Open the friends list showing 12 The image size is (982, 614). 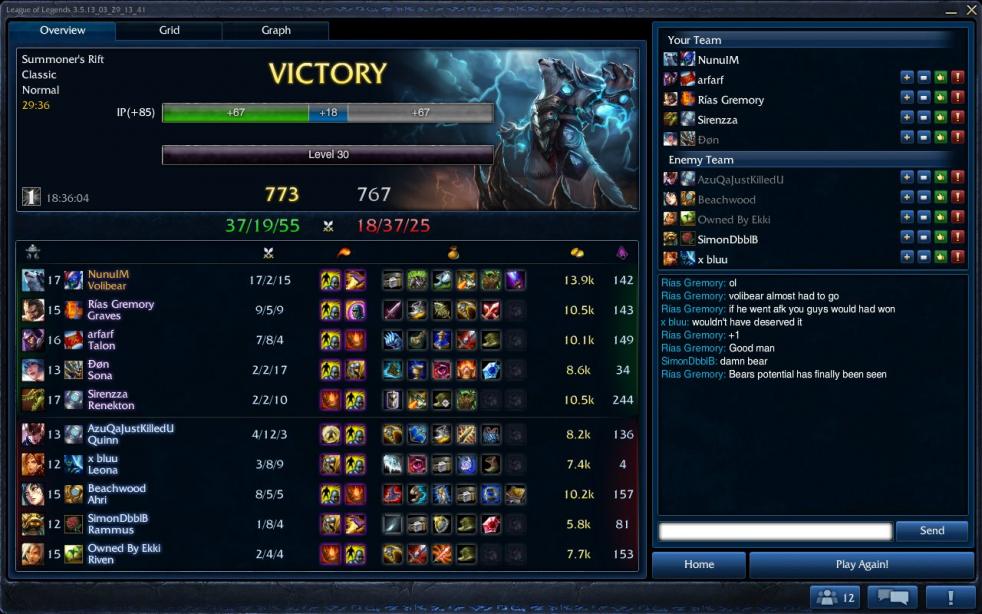(x=836, y=597)
